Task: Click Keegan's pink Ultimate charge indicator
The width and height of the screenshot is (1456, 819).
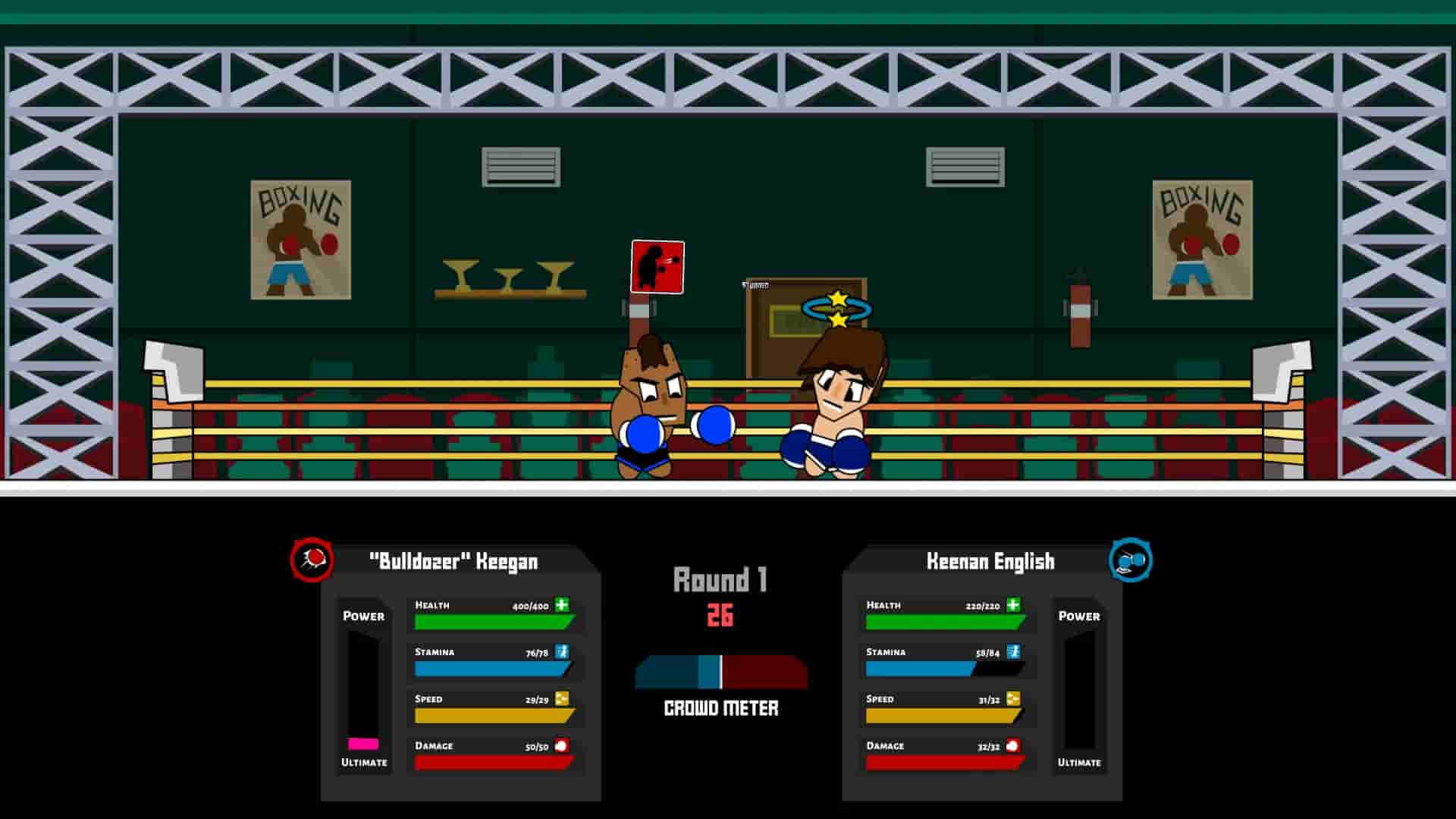Action: (x=362, y=744)
